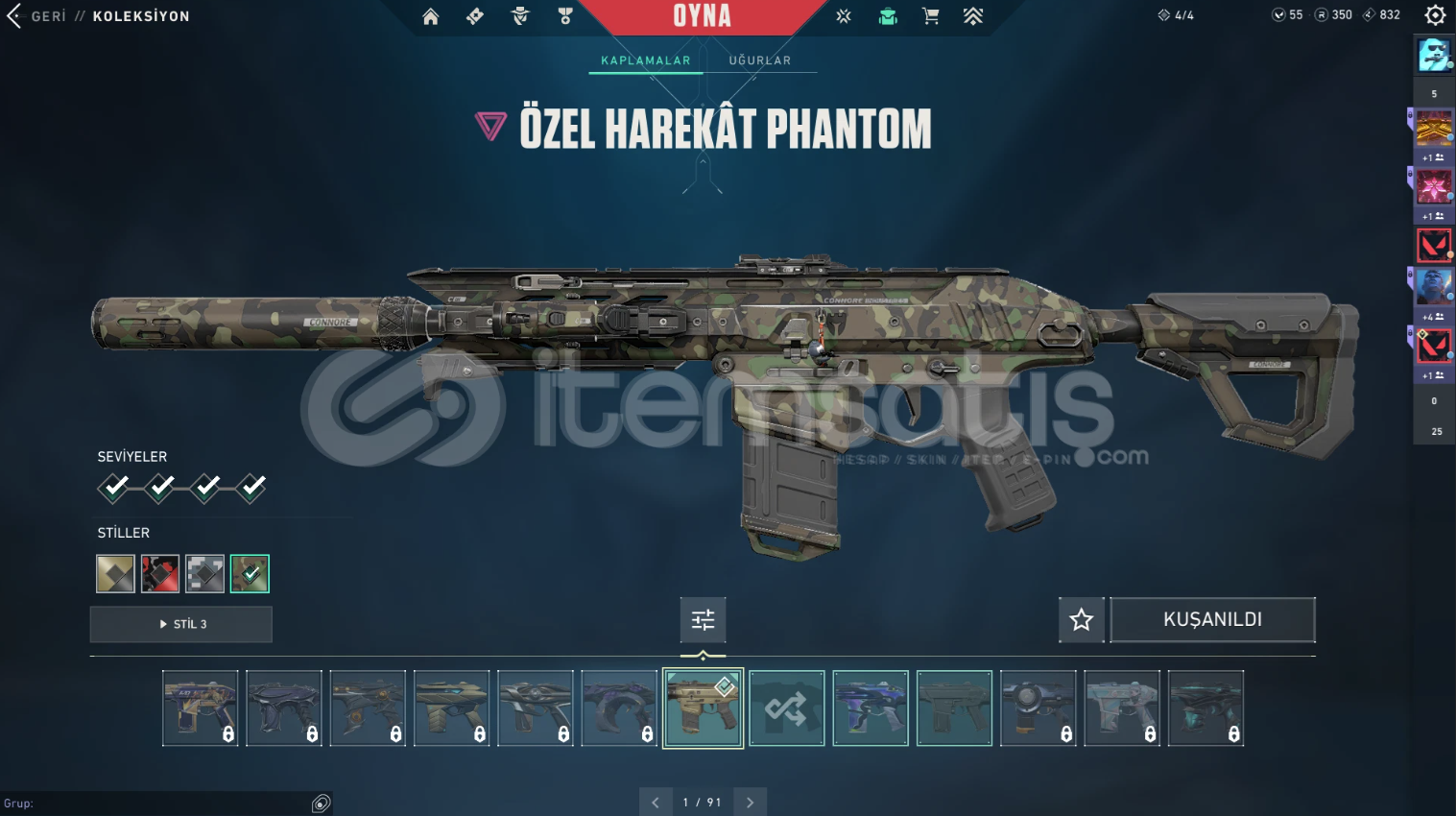Image resolution: width=1456 pixels, height=816 pixels.
Task: Expand the STİL 3 selector
Action: pos(180,624)
